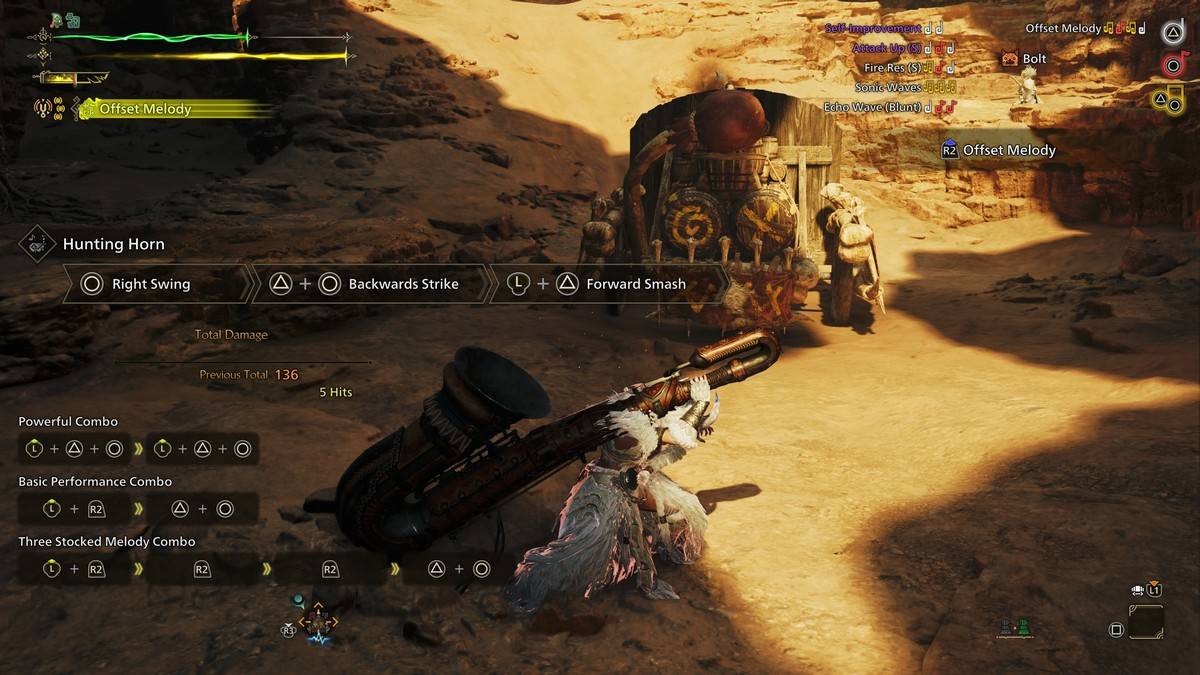Select the Hunting Horn weapon icon
This screenshot has width=1200, height=675.
(x=37, y=244)
